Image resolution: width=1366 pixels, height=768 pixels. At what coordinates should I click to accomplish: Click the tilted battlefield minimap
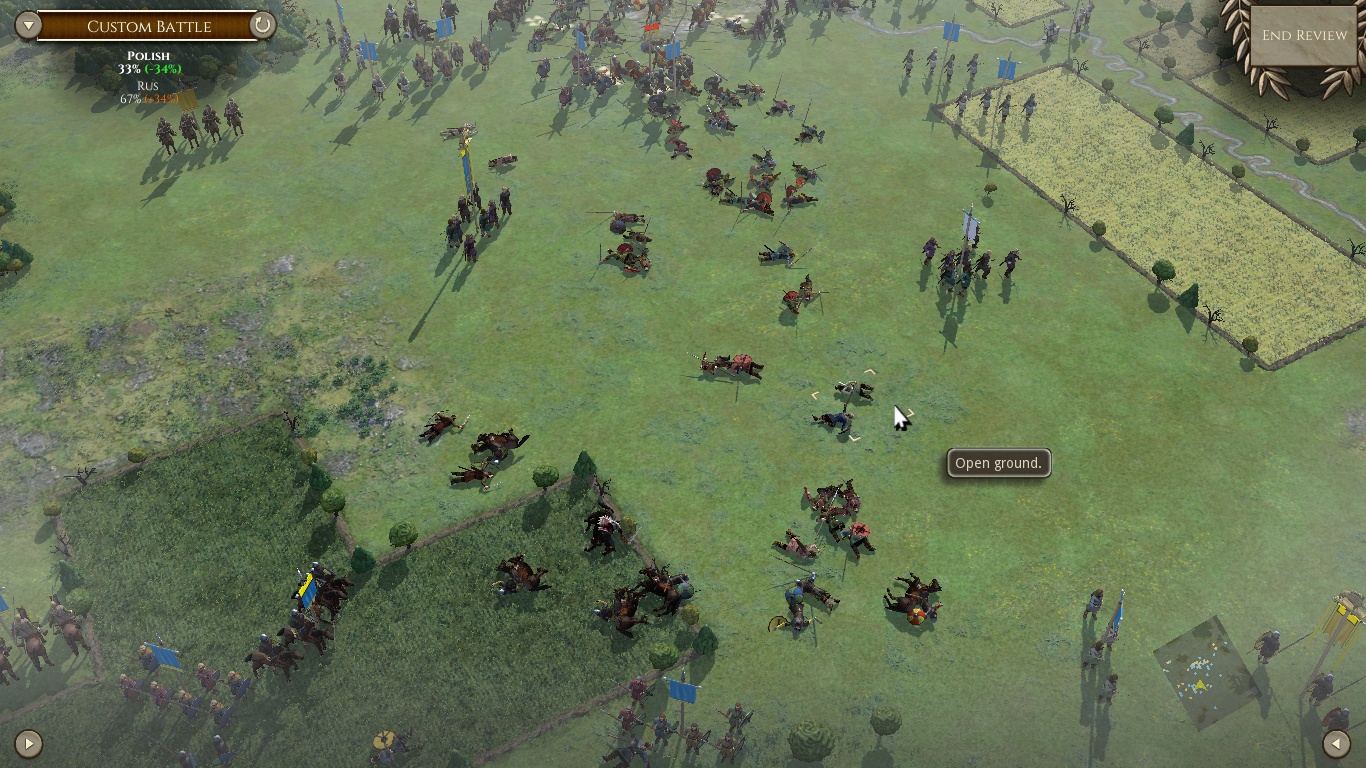tap(1205, 674)
